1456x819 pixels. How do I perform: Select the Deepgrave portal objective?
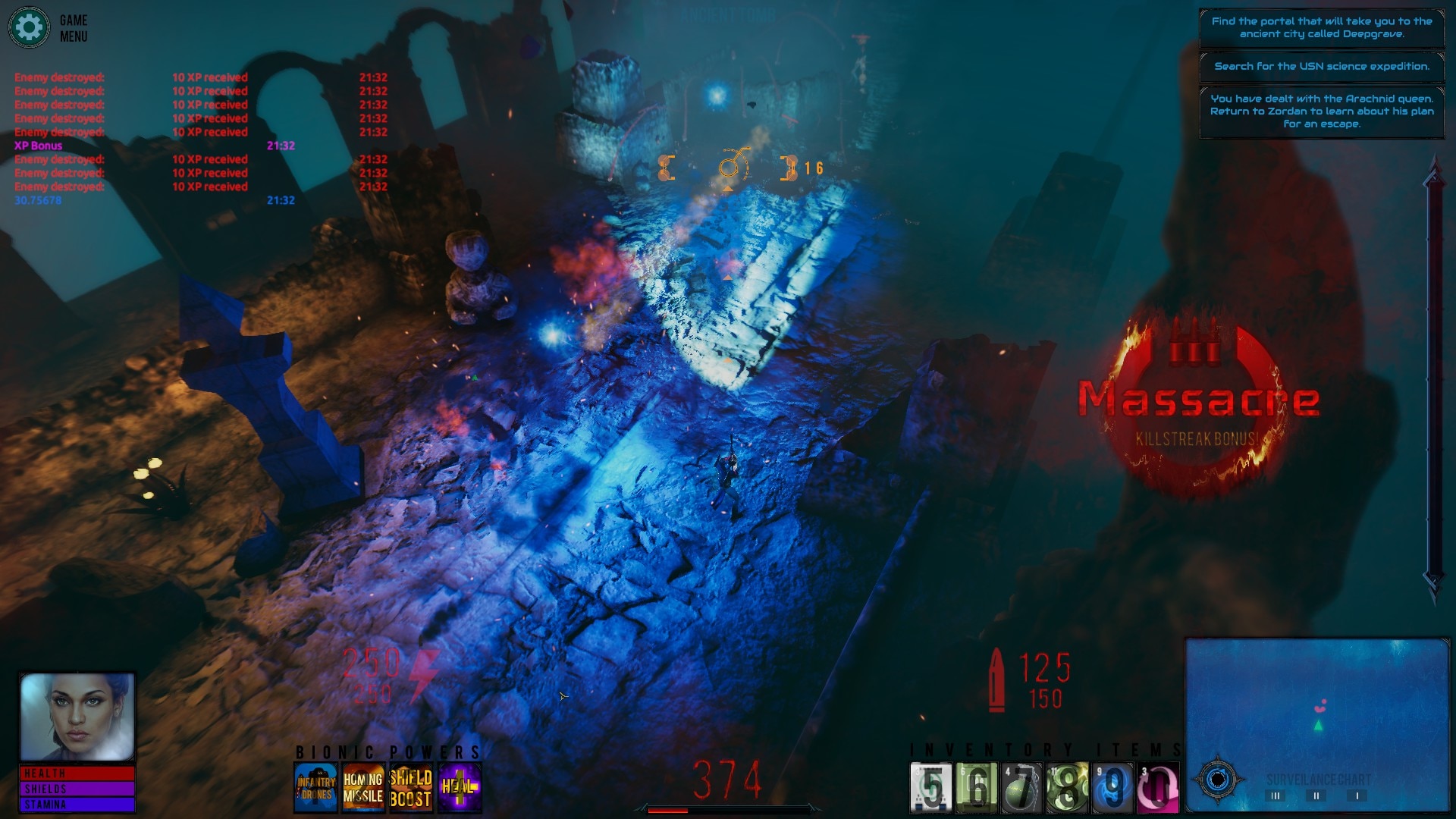tap(1322, 28)
